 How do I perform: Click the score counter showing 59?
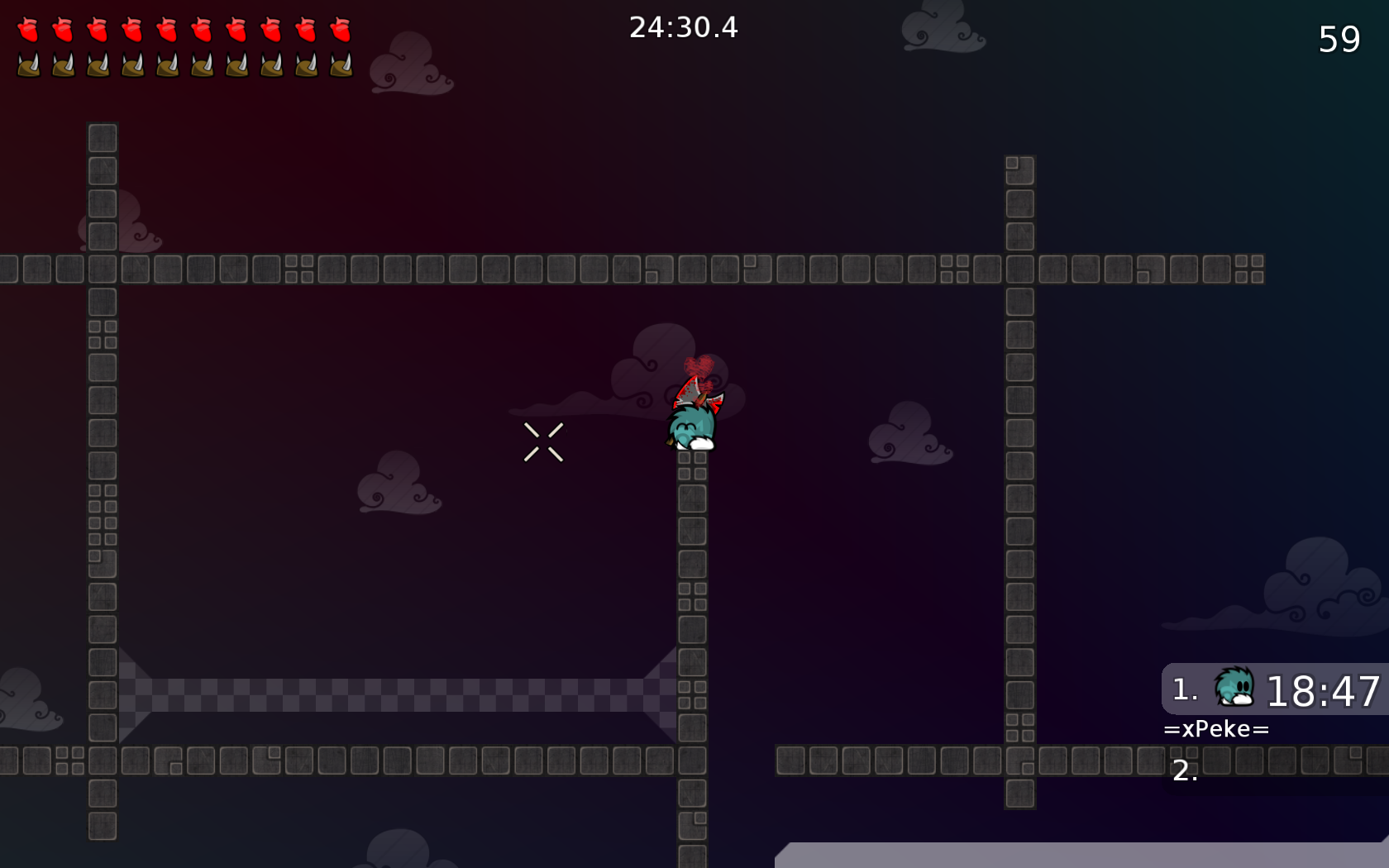(x=1338, y=39)
